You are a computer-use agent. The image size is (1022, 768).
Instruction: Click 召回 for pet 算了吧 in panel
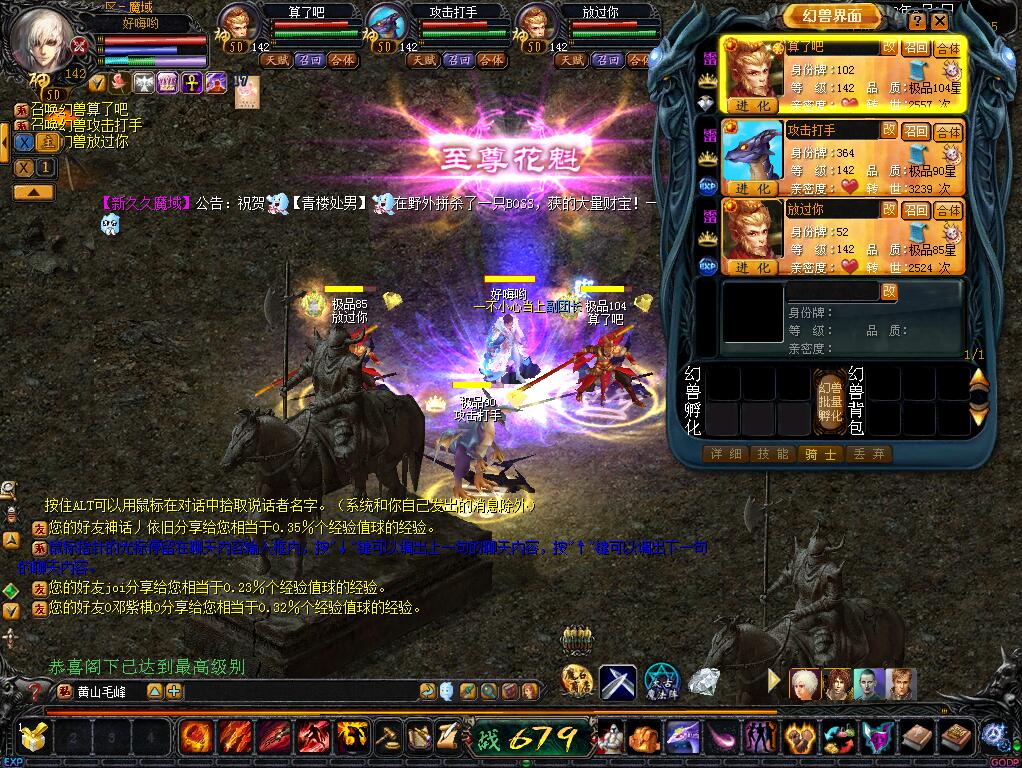pyautogui.click(x=916, y=48)
